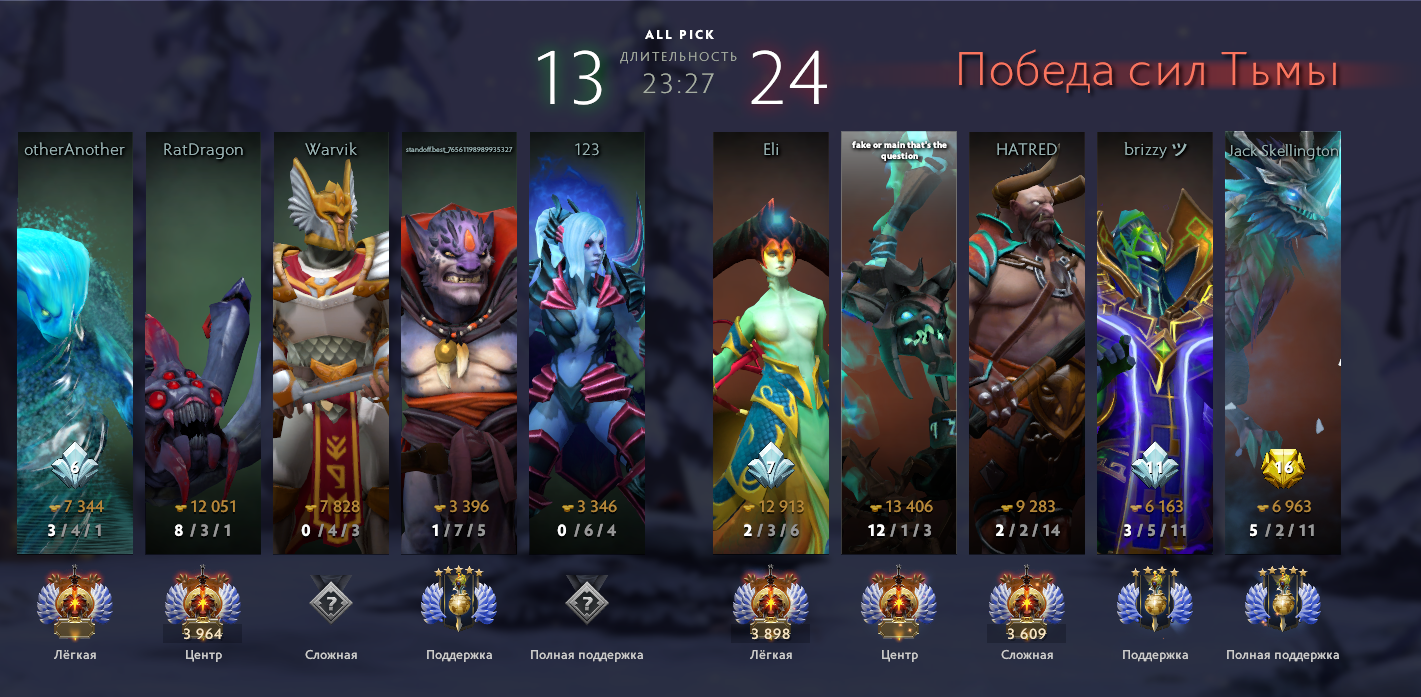The image size is (1421, 697).
Task: Click Warvik's Omniknight hero card
Action: click(x=331, y=340)
